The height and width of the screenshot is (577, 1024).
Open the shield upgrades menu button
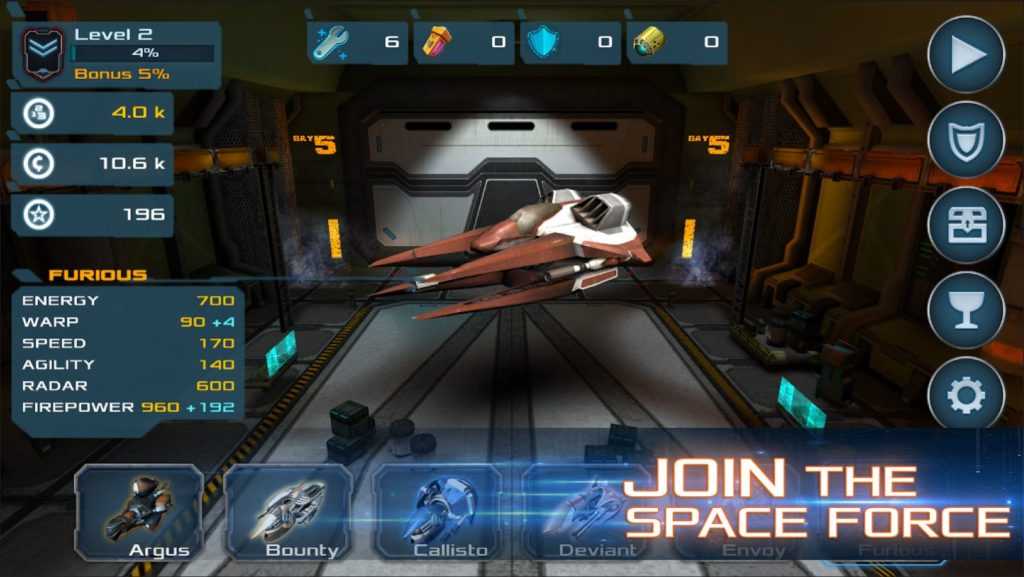(965, 140)
